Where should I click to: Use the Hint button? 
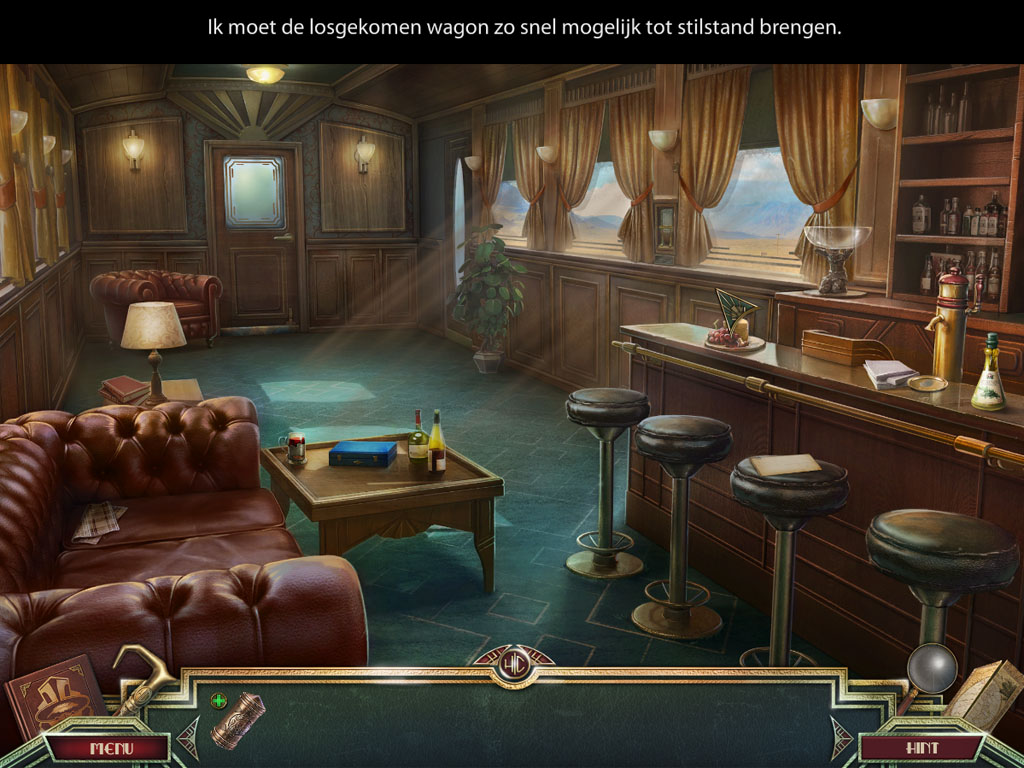click(x=921, y=748)
